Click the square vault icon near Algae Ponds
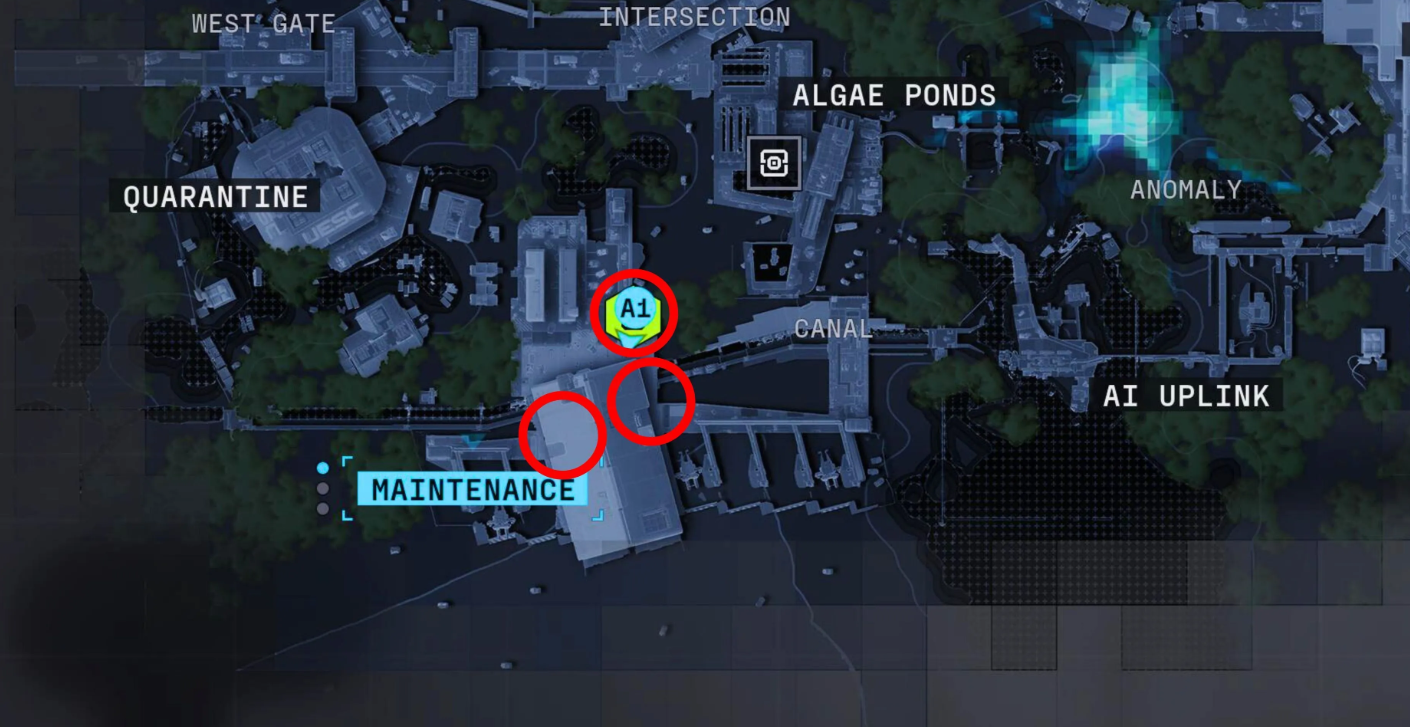Image resolution: width=1410 pixels, height=727 pixels. tap(774, 163)
